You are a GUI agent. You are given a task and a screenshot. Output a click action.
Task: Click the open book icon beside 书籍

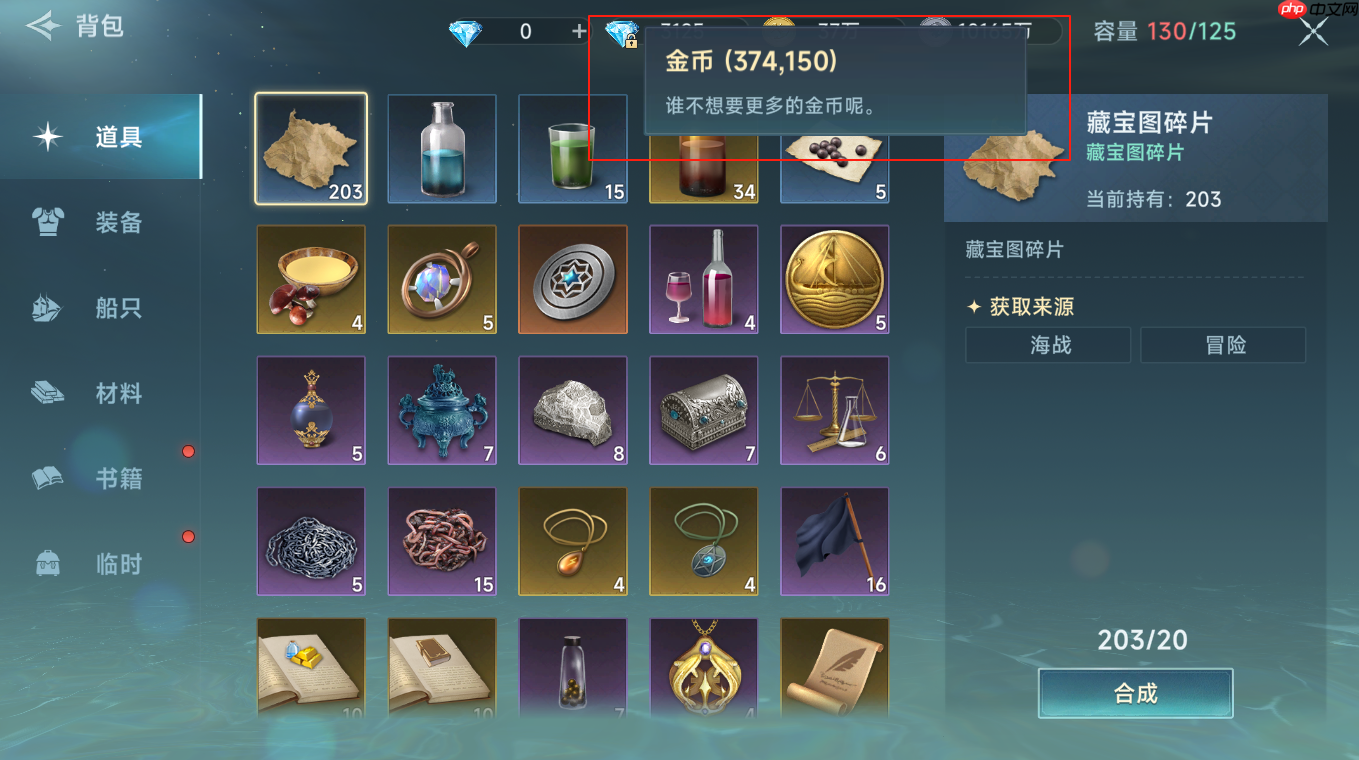(x=49, y=478)
